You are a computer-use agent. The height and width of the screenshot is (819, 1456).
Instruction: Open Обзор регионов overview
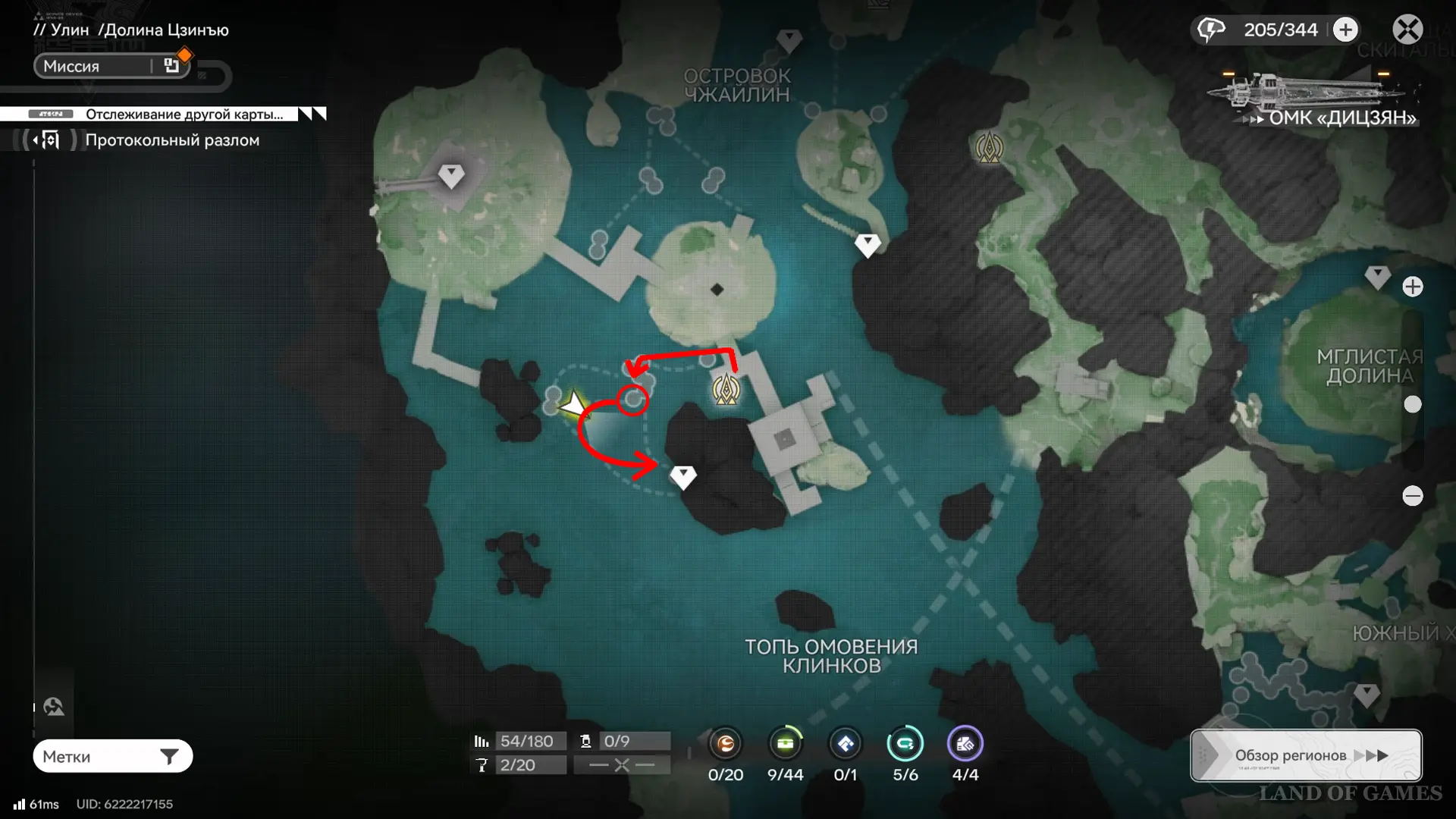1305,755
